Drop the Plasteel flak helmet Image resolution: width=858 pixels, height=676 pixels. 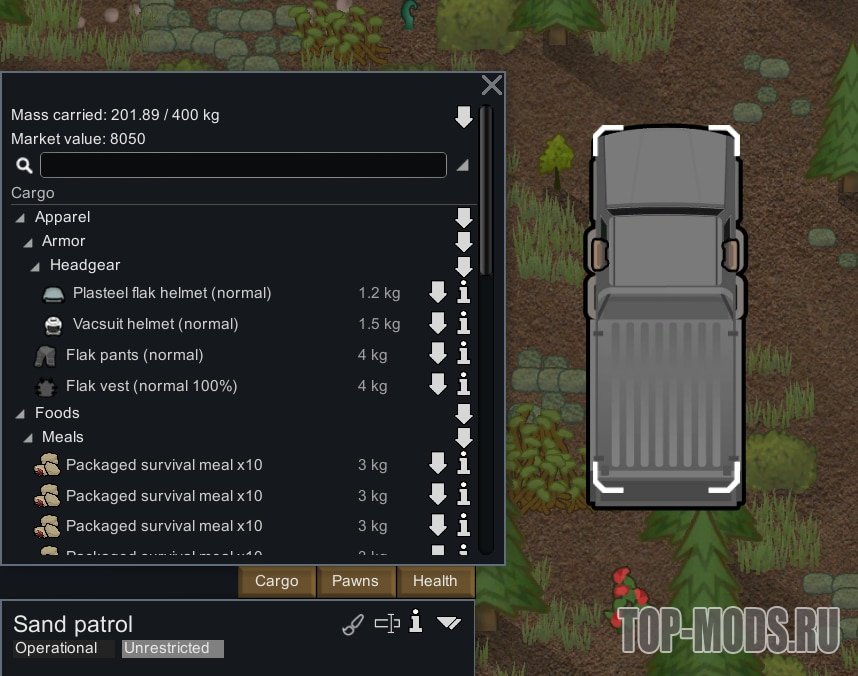coord(437,293)
